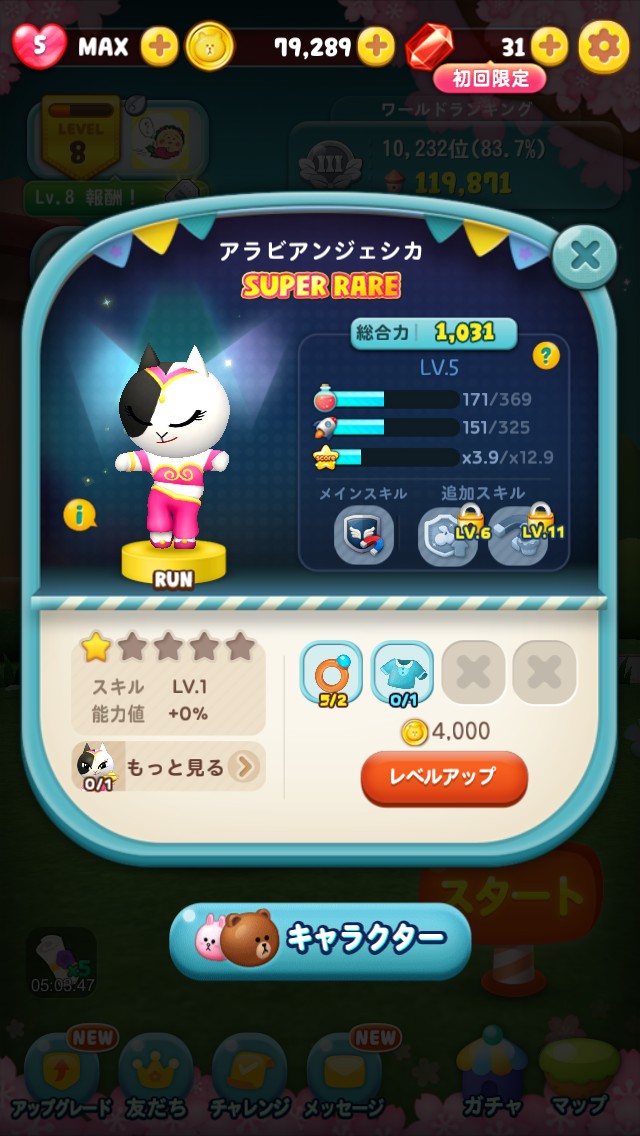The width and height of the screenshot is (640, 1136).
Task: Open the yellow question mark help
Action: [x=546, y=356]
